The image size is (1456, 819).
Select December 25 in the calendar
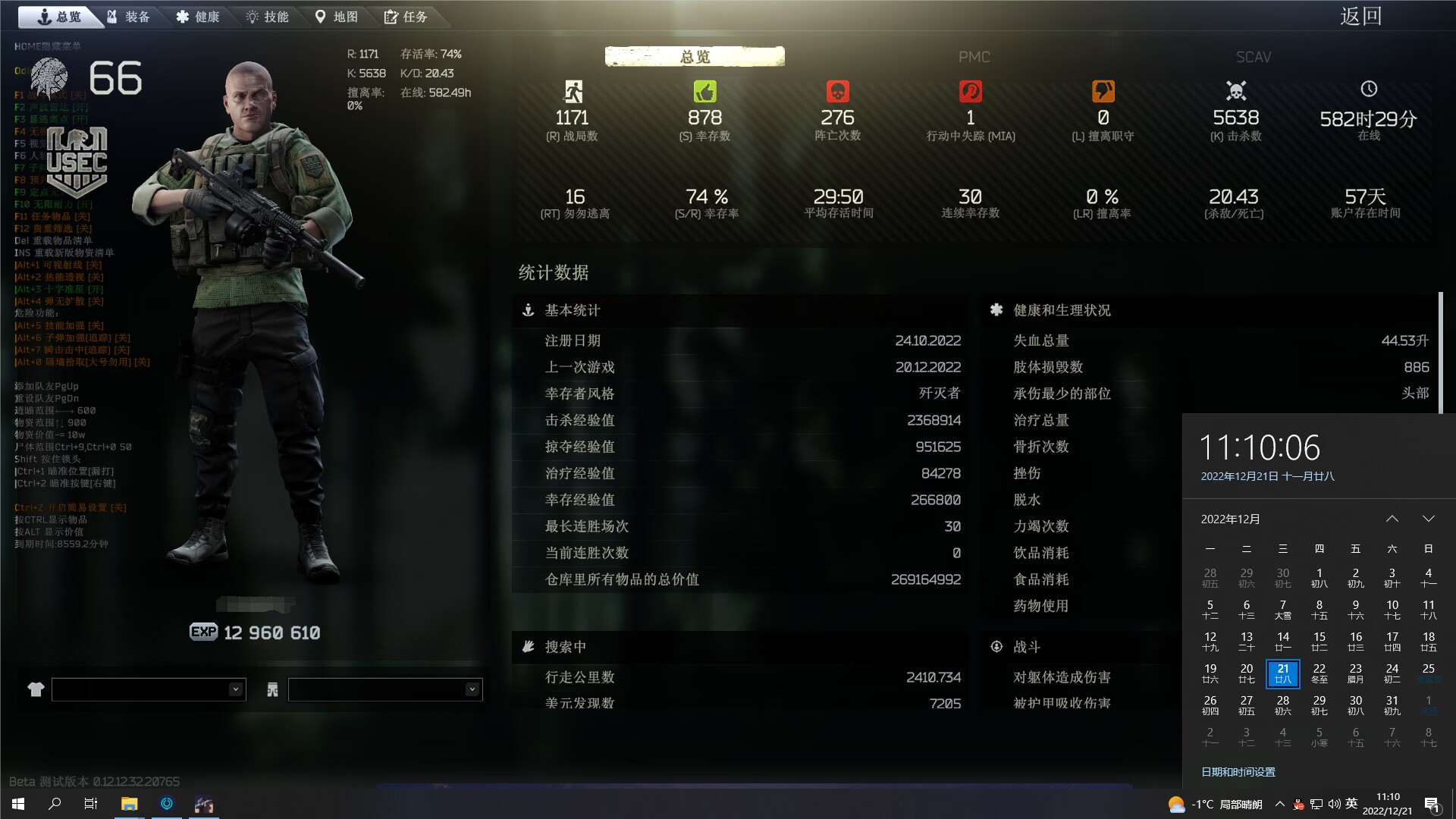coord(1428,673)
